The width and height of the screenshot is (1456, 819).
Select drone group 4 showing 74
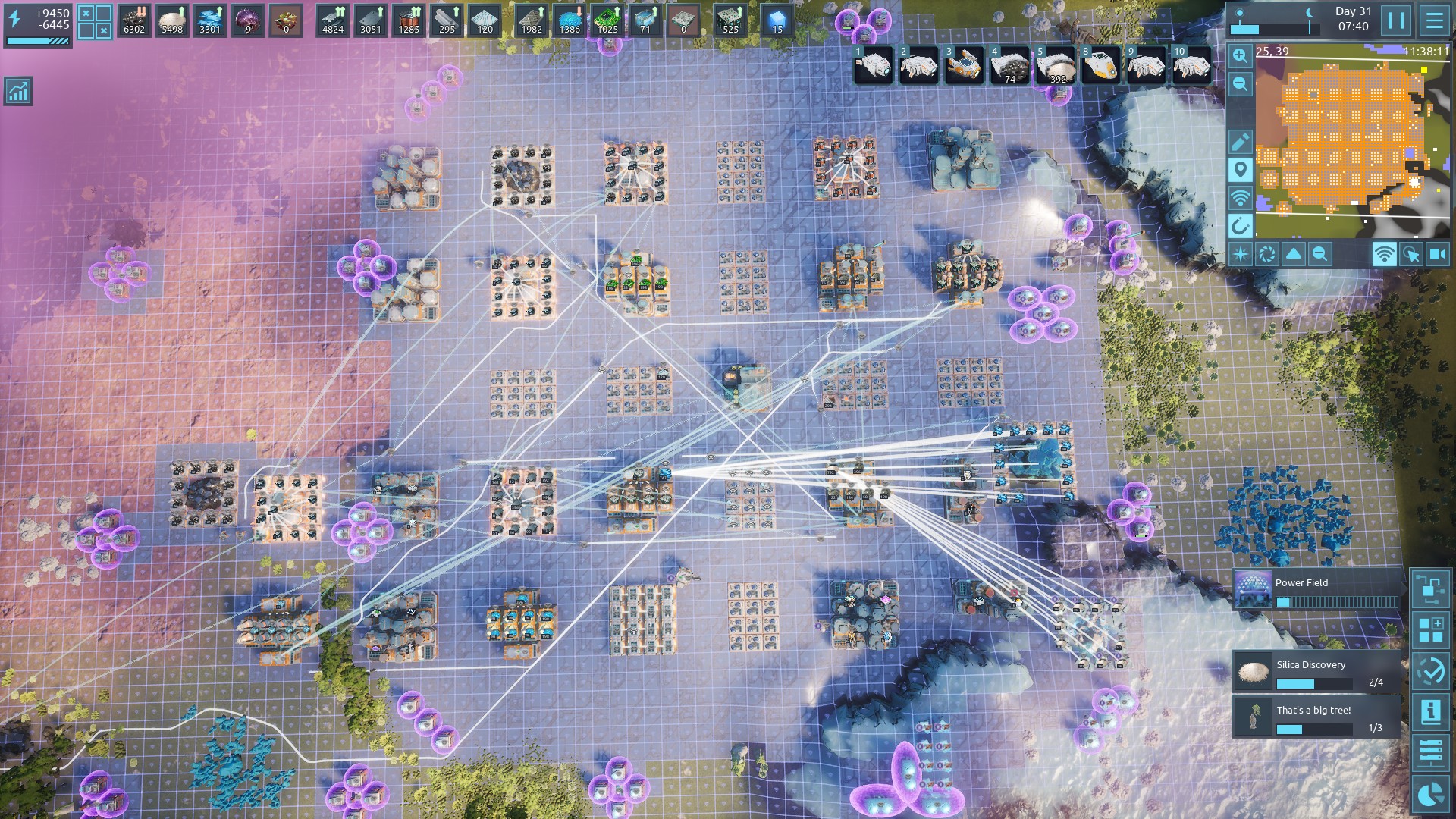coord(1010,65)
